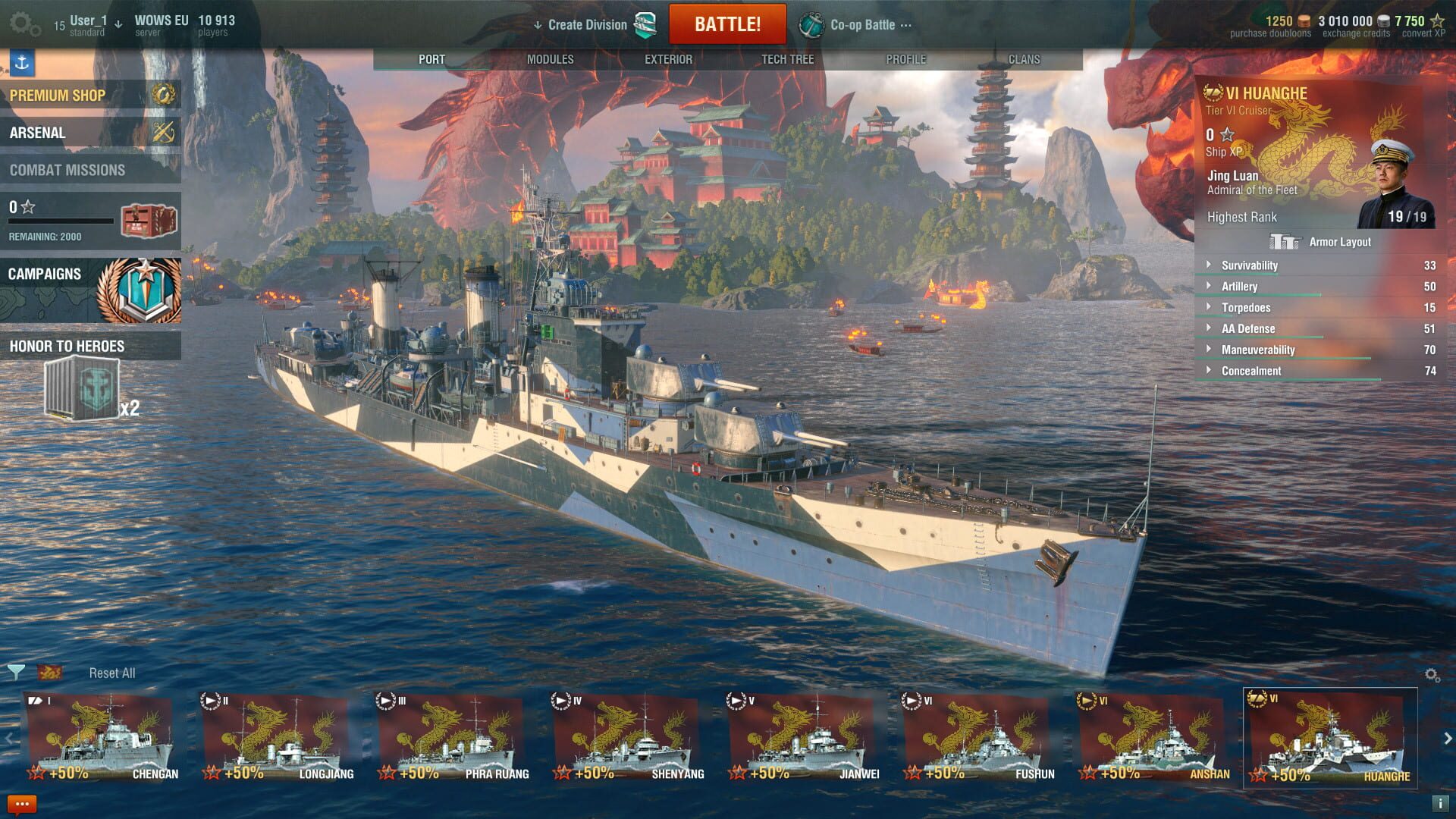Open the MODULES tab
The width and height of the screenshot is (1456, 819).
551,58
